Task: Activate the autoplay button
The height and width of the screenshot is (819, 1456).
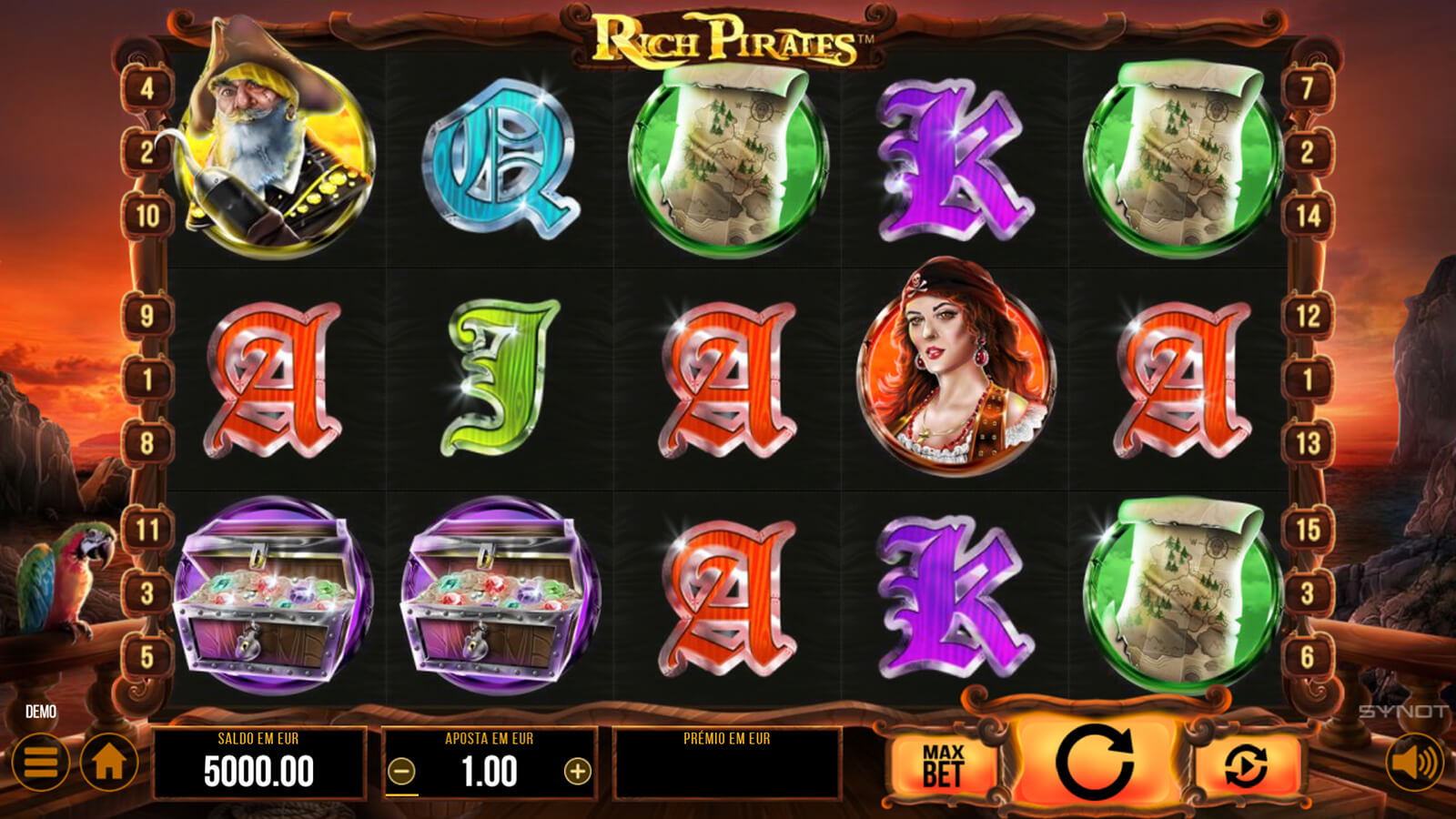Action: point(1246,765)
